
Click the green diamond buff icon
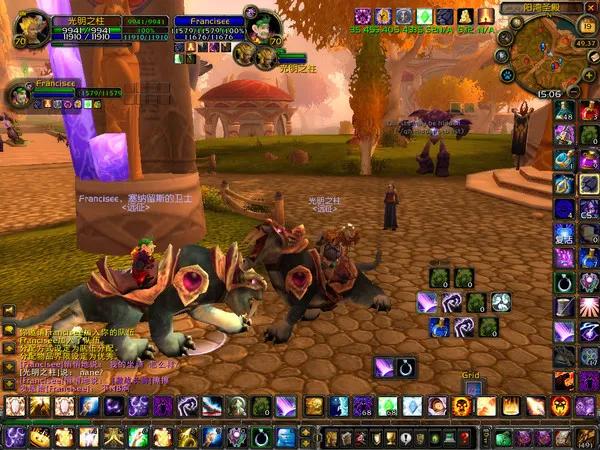click(x=423, y=16)
